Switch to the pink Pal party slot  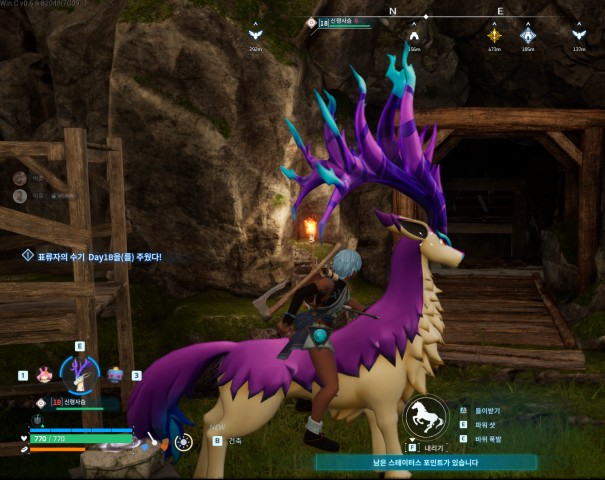point(43,375)
